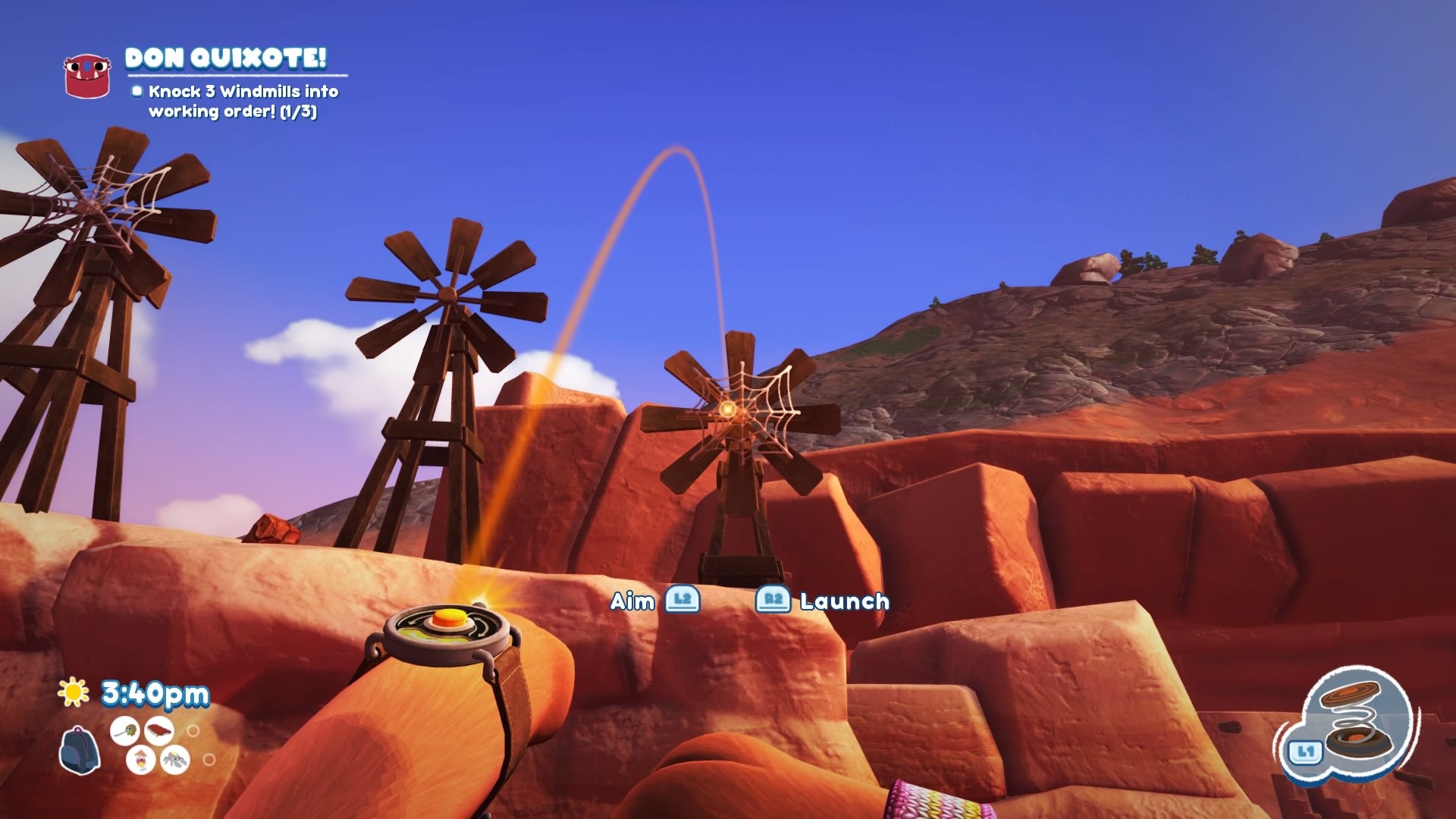This screenshot has height=819, width=1456.
Task: Click the upper empty companion slot ring
Action: 194,730
